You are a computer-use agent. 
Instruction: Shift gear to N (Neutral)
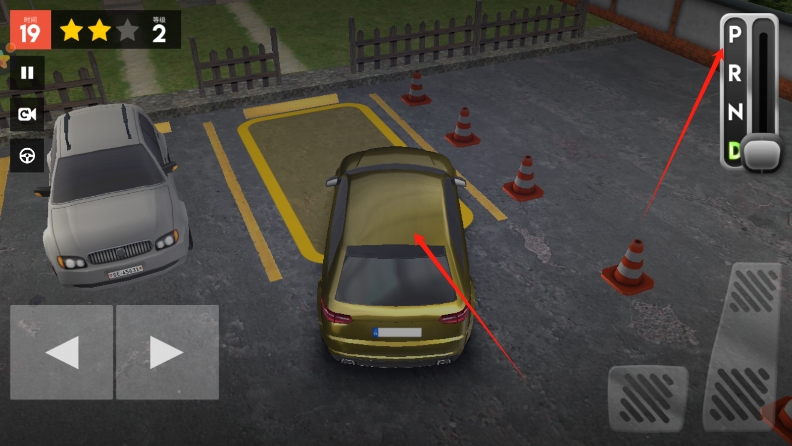(x=735, y=112)
